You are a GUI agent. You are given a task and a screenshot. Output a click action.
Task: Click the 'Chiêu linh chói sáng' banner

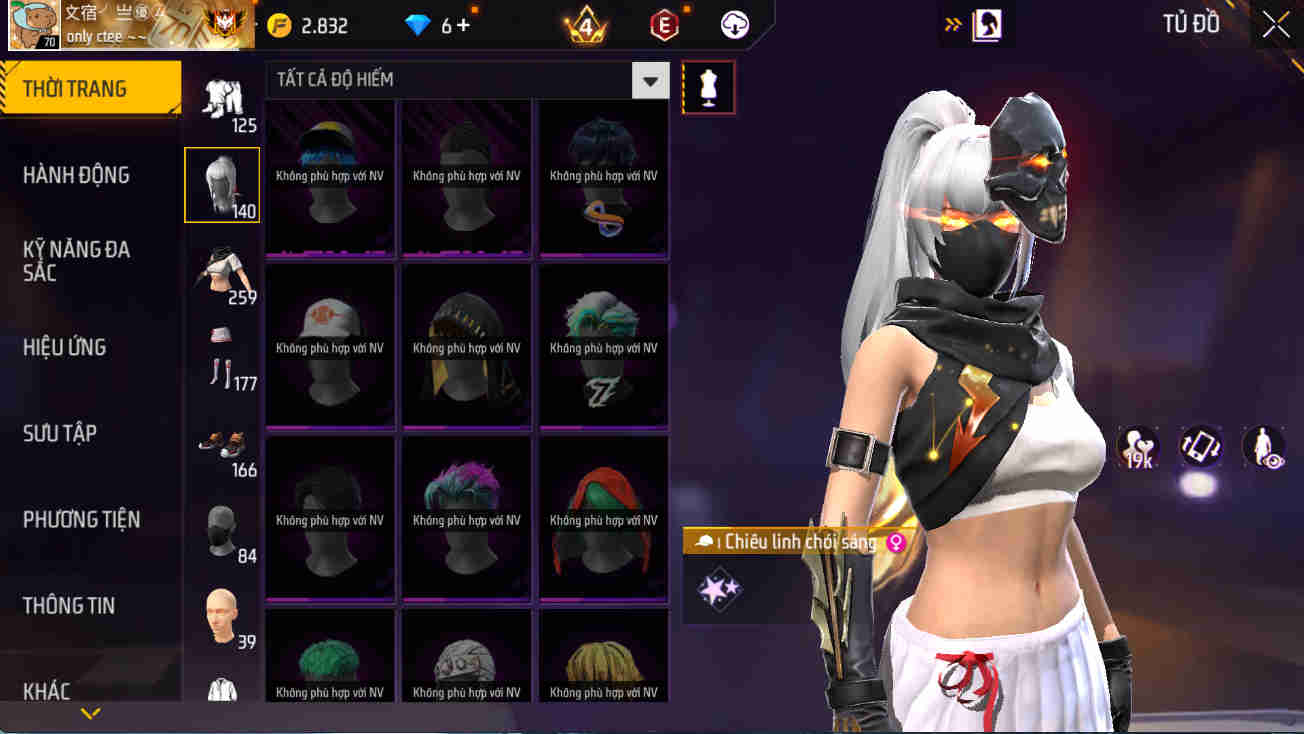coord(790,541)
